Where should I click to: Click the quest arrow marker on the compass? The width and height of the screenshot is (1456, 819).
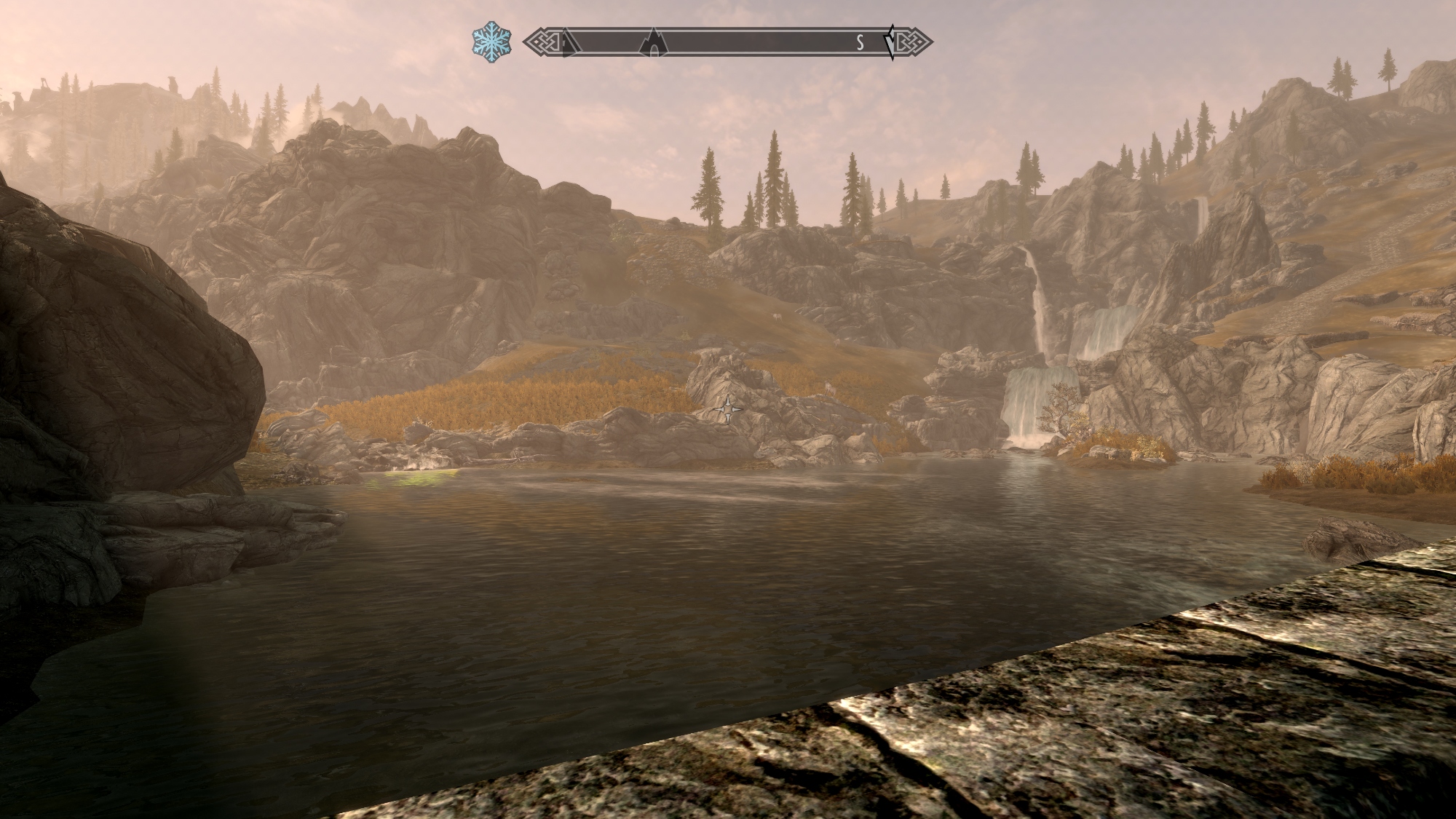(x=890, y=42)
